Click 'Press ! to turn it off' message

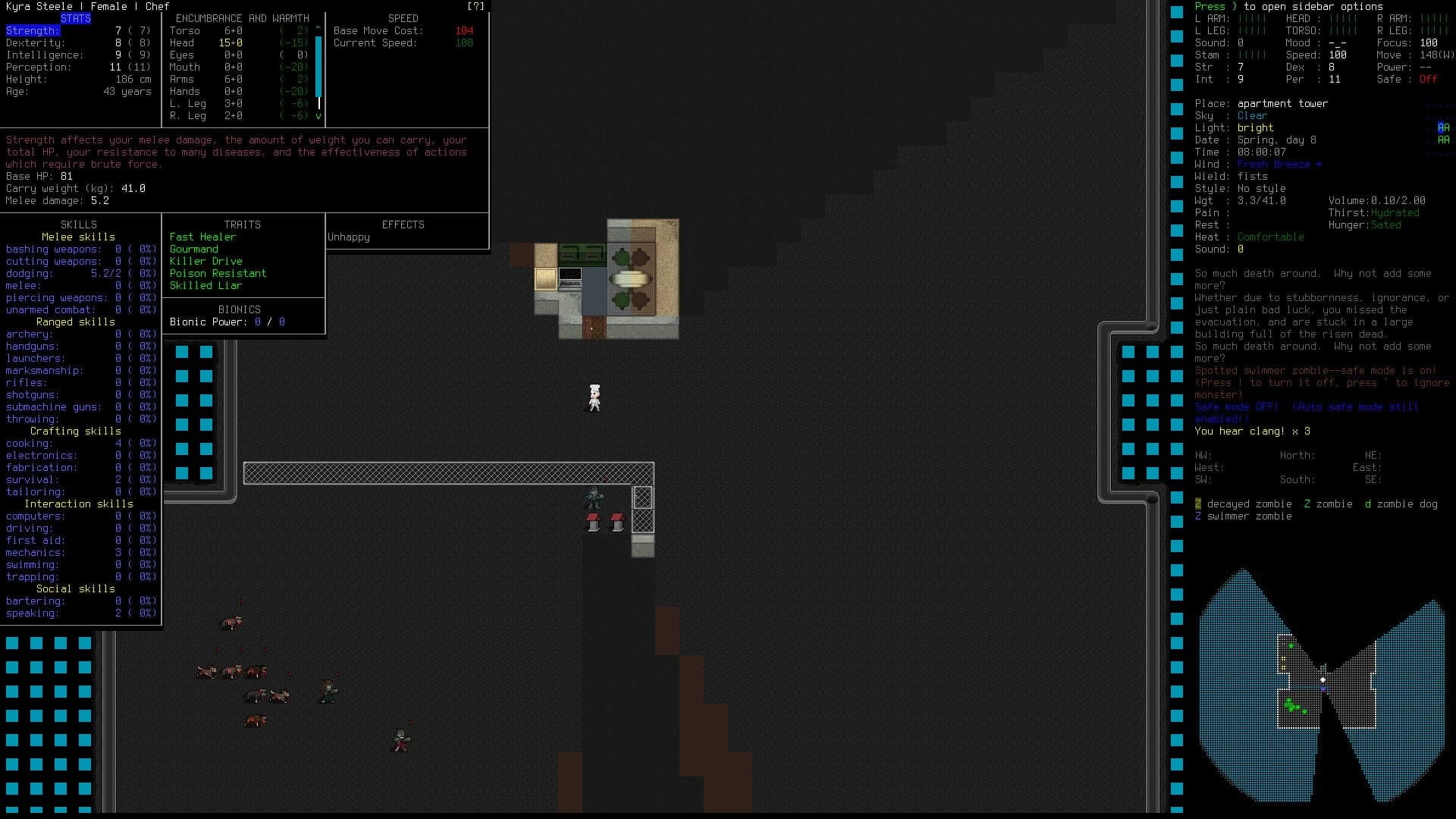pos(1259,383)
